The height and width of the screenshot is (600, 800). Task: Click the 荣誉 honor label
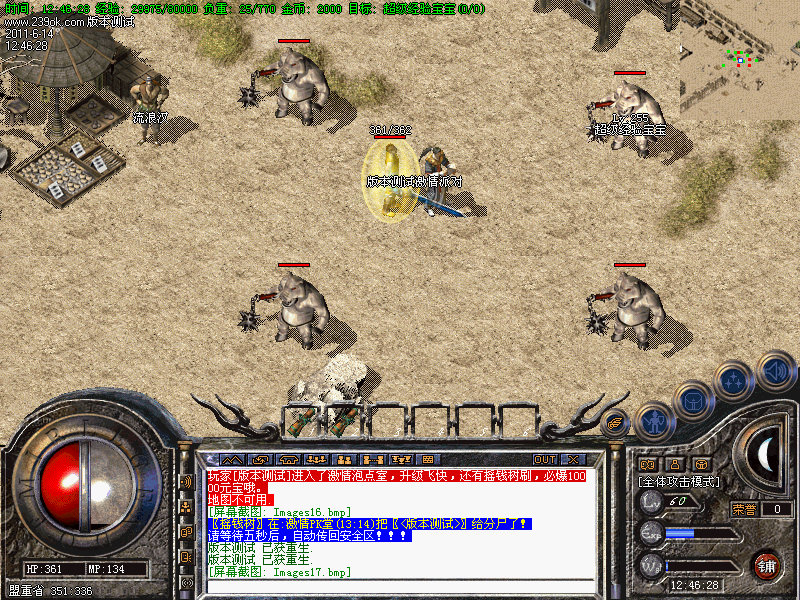743,509
